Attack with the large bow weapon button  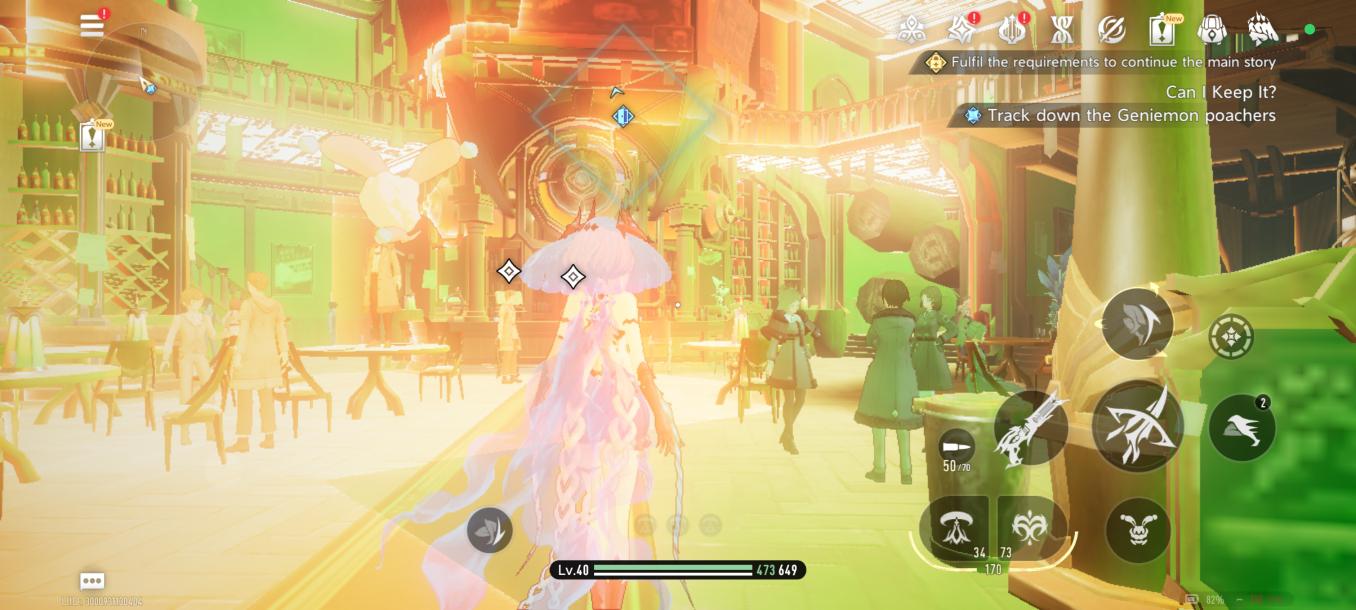pos(1138,425)
